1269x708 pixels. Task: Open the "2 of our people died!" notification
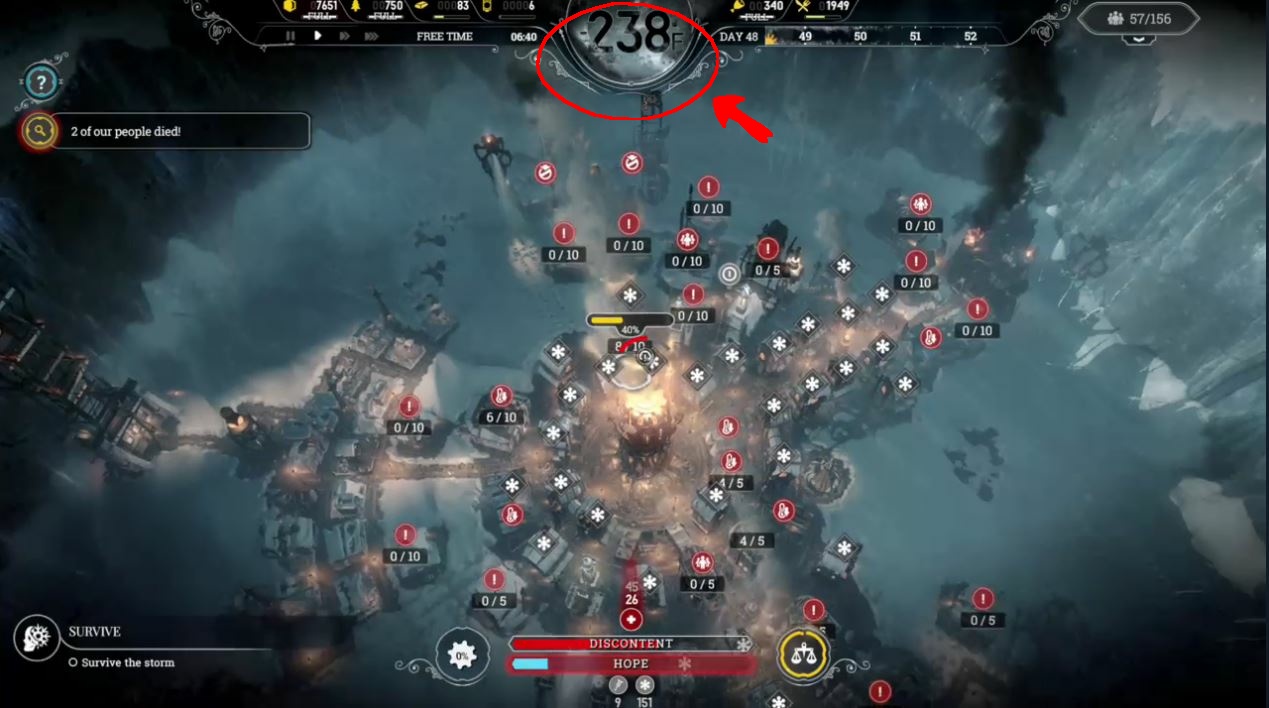tap(165, 131)
